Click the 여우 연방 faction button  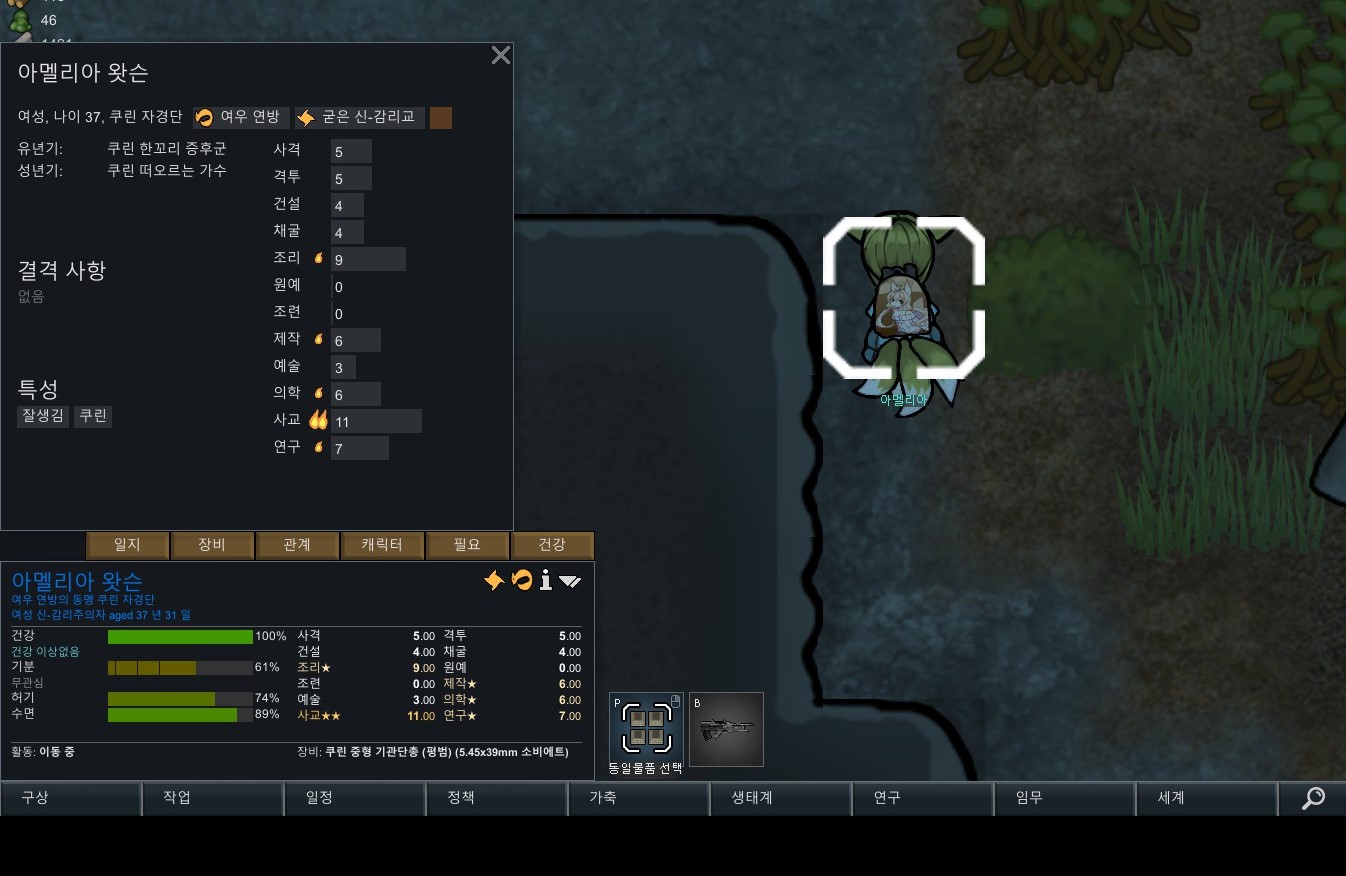tap(241, 118)
